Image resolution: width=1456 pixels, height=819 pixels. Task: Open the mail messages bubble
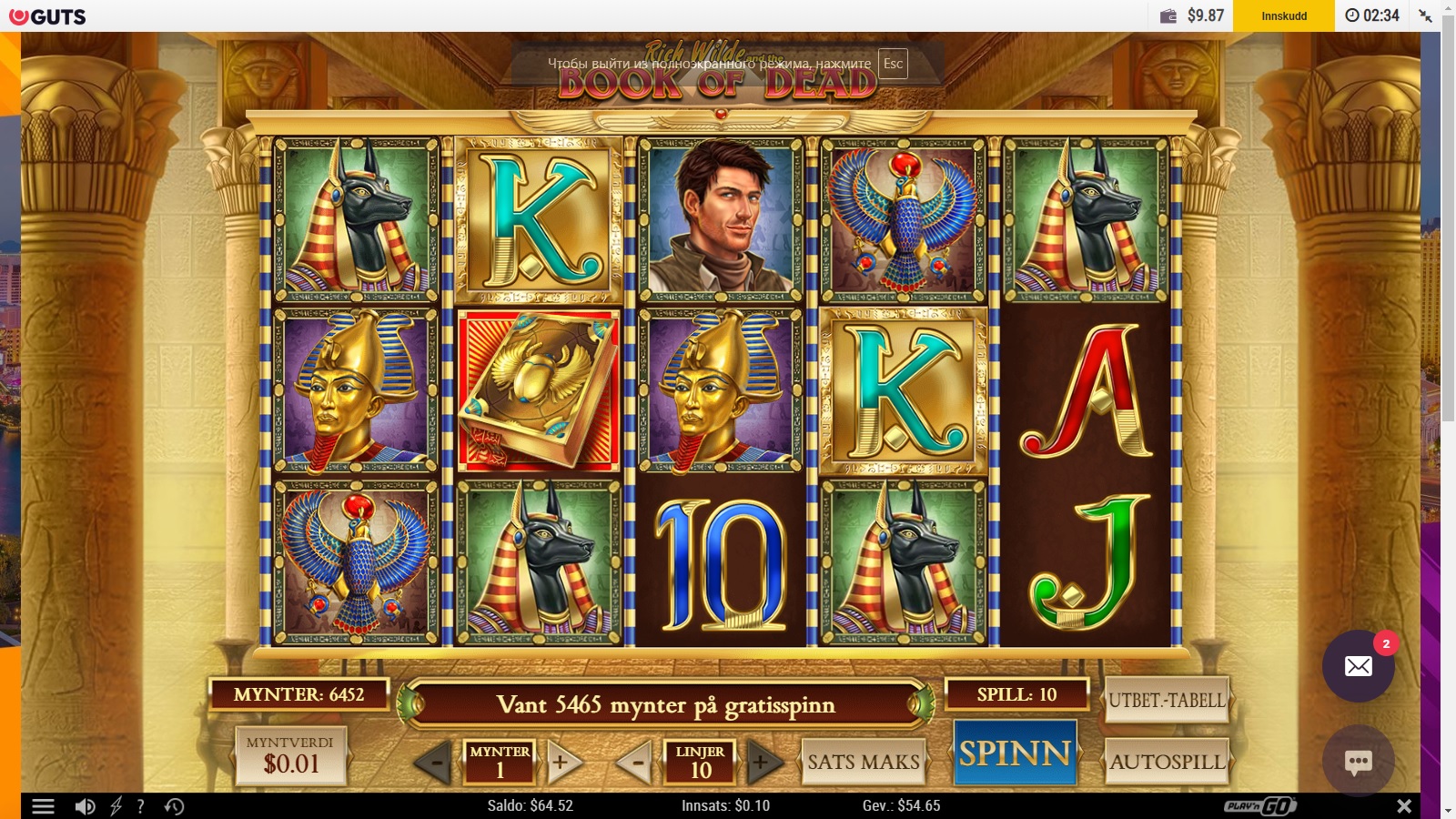(x=1358, y=666)
